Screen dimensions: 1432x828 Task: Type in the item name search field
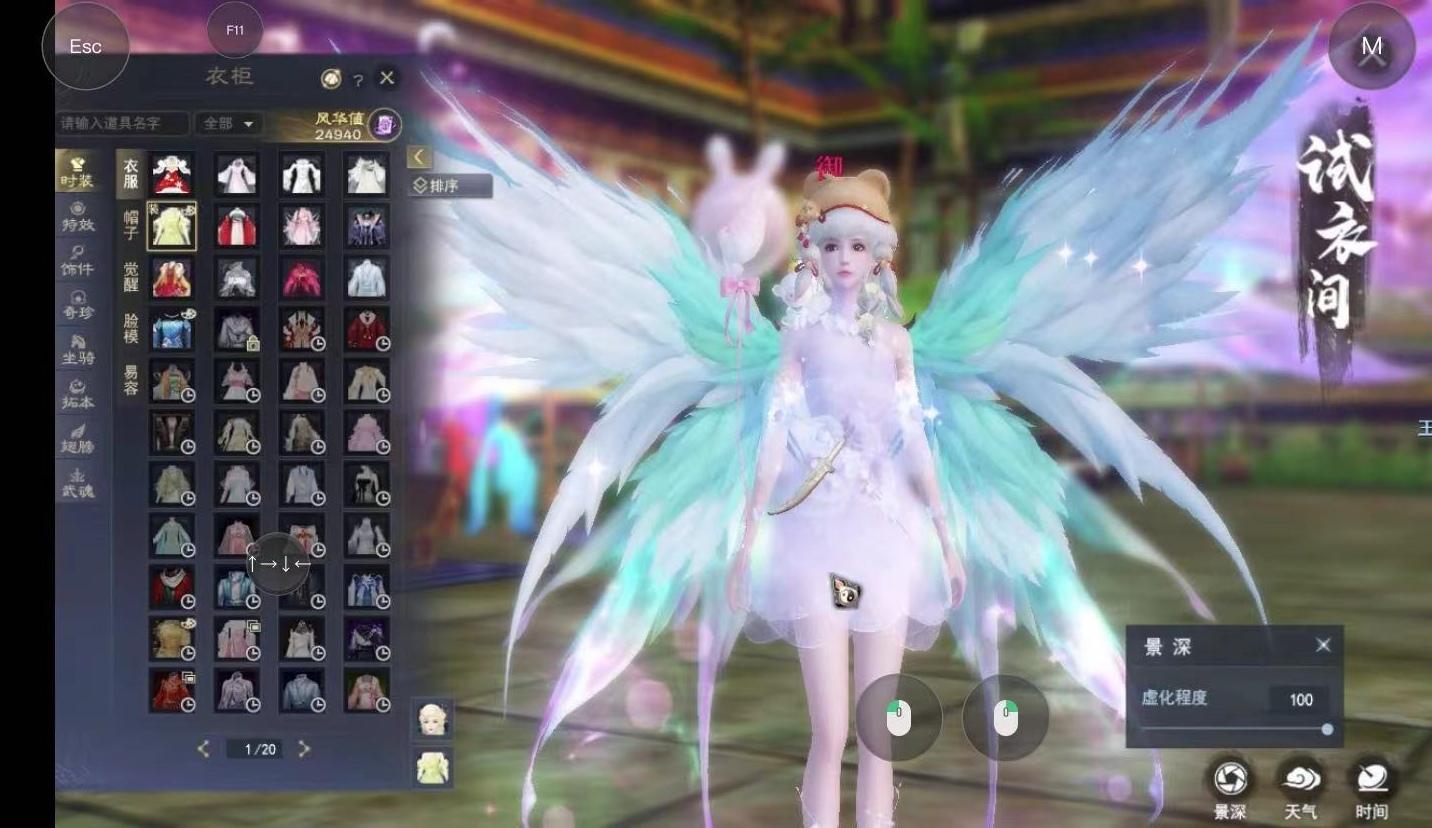tap(122, 123)
